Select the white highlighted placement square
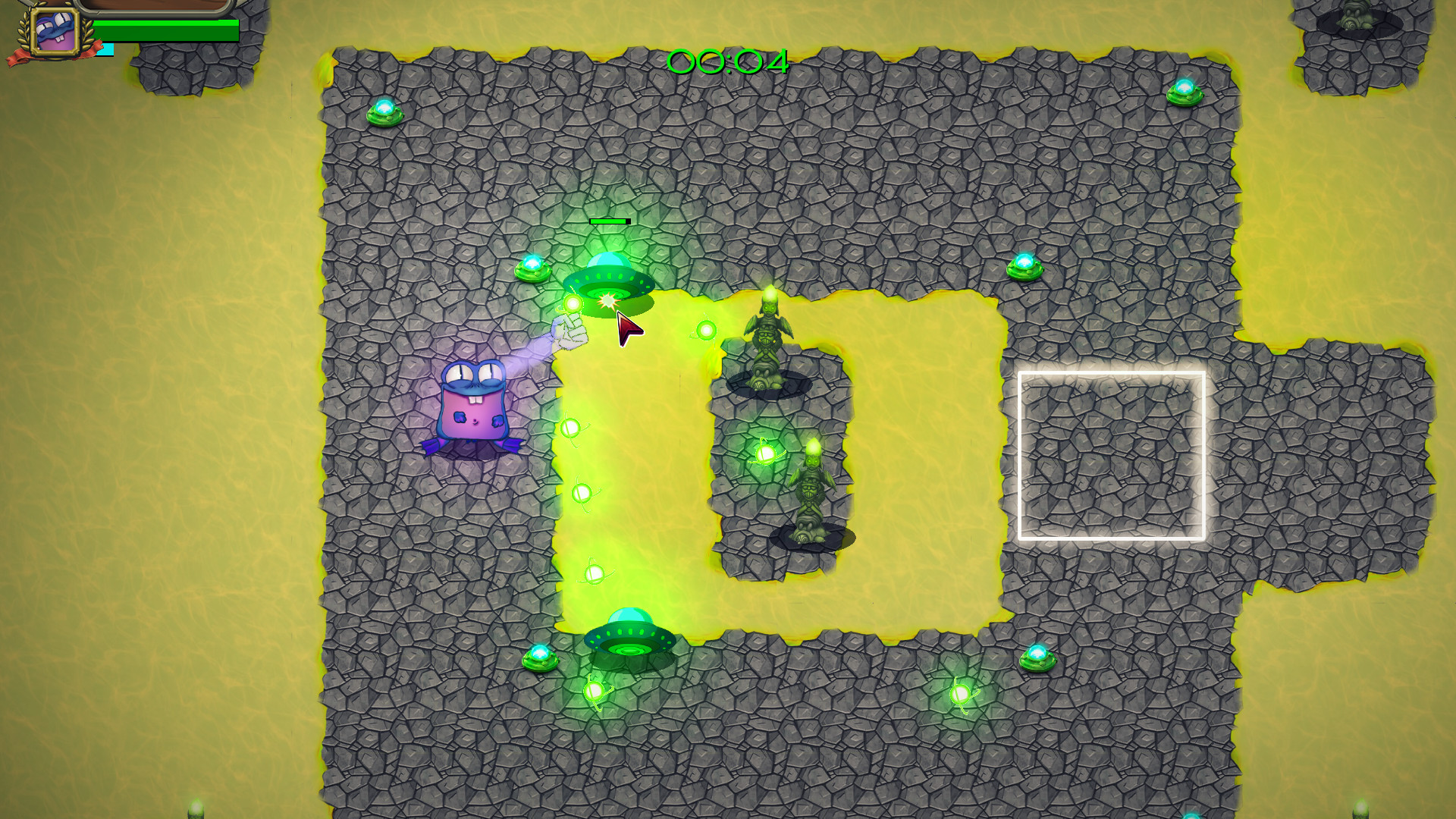This screenshot has height=819, width=1456. pos(1112,453)
